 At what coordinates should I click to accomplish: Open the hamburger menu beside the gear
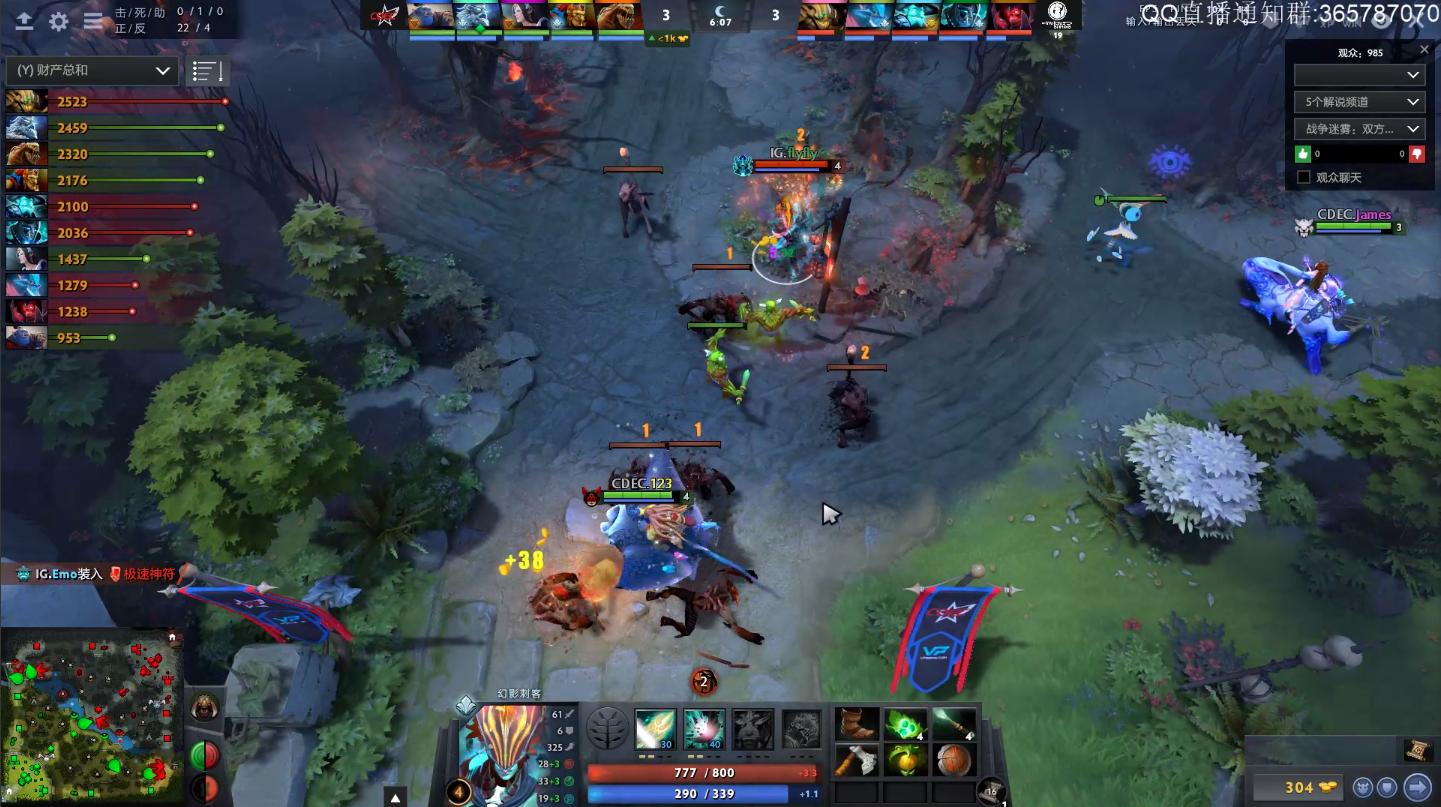point(93,21)
